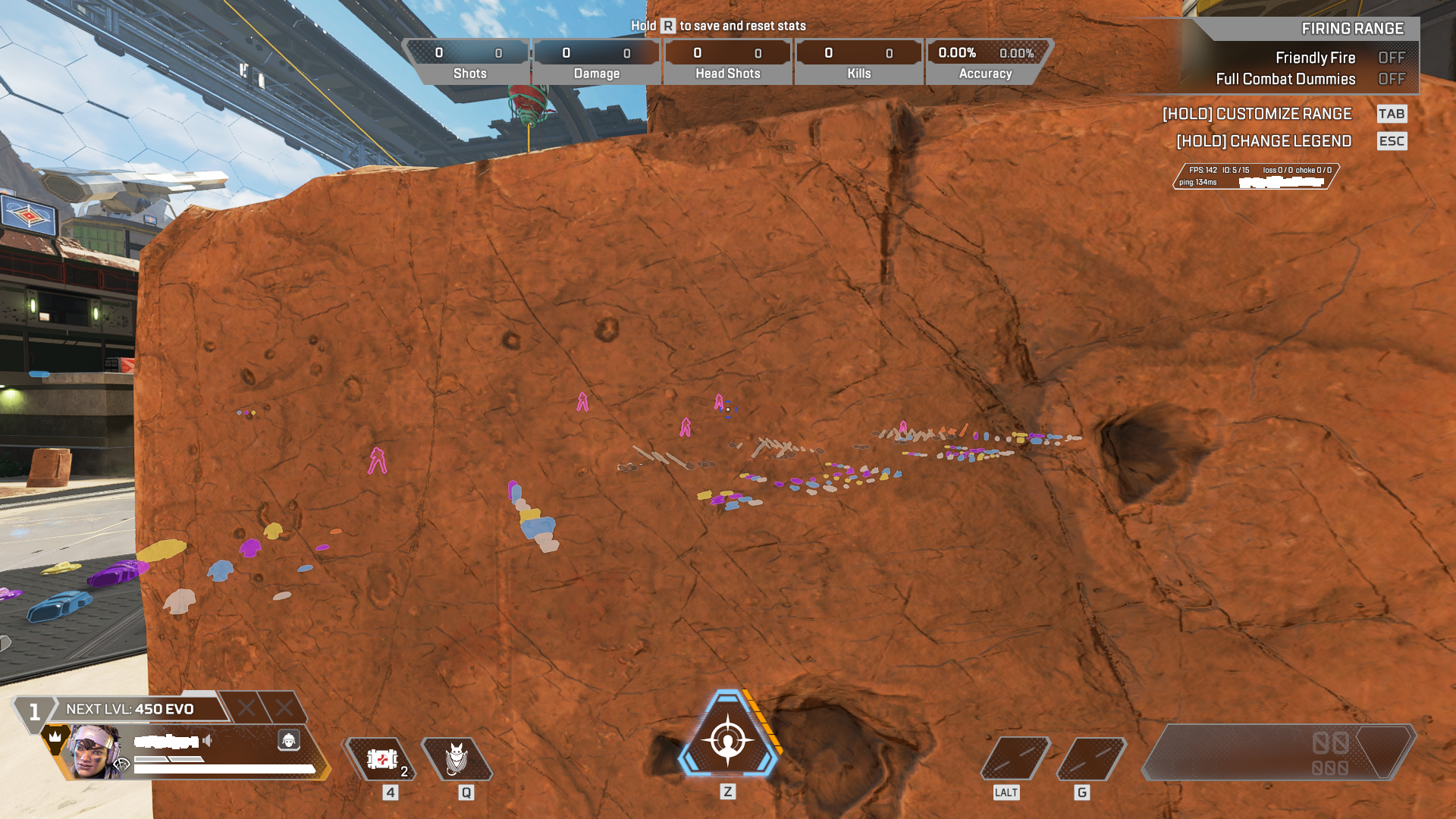Open the Customize Range option

tap(1257, 114)
